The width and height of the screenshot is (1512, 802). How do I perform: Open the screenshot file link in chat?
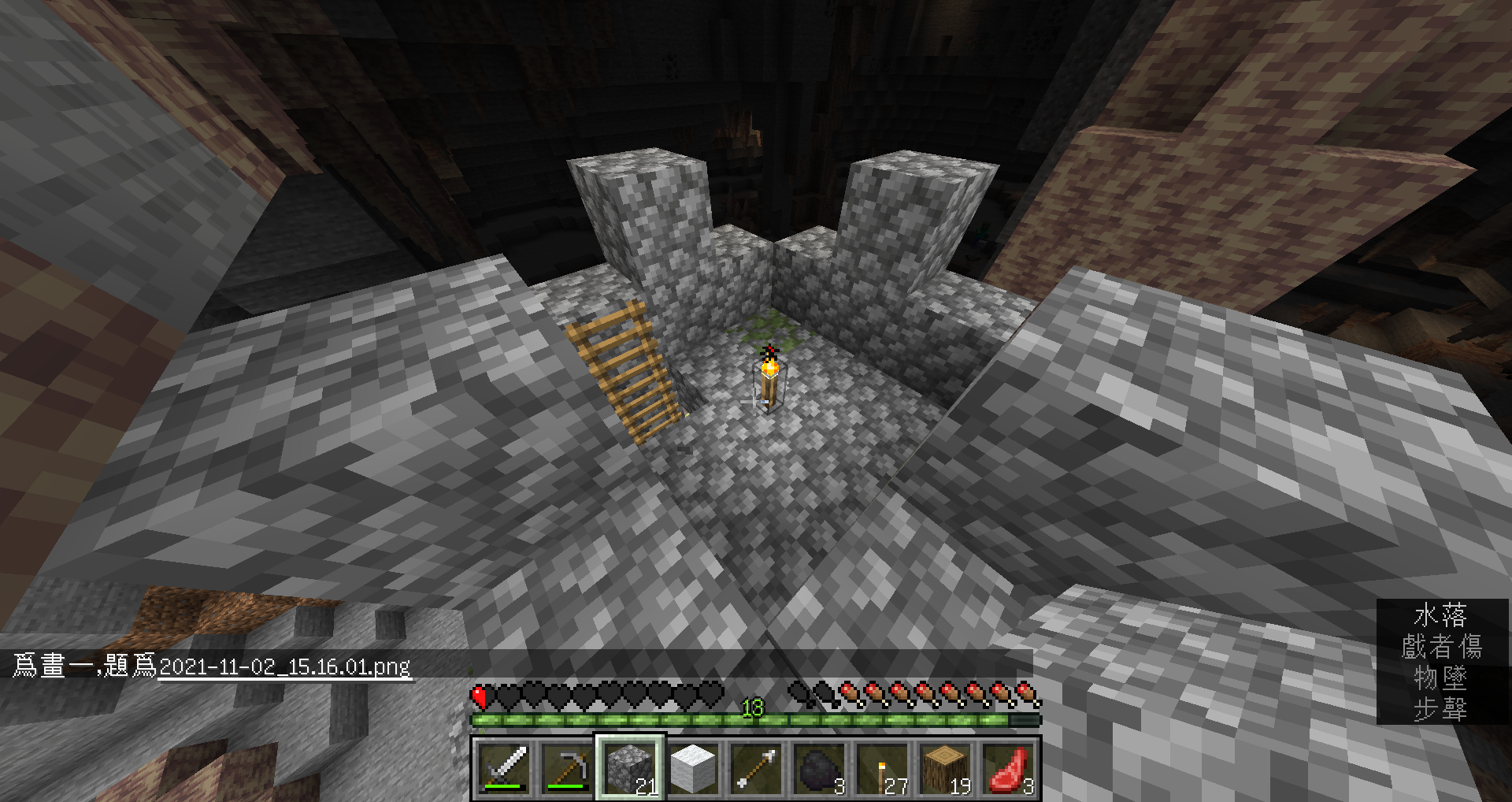[x=284, y=666]
